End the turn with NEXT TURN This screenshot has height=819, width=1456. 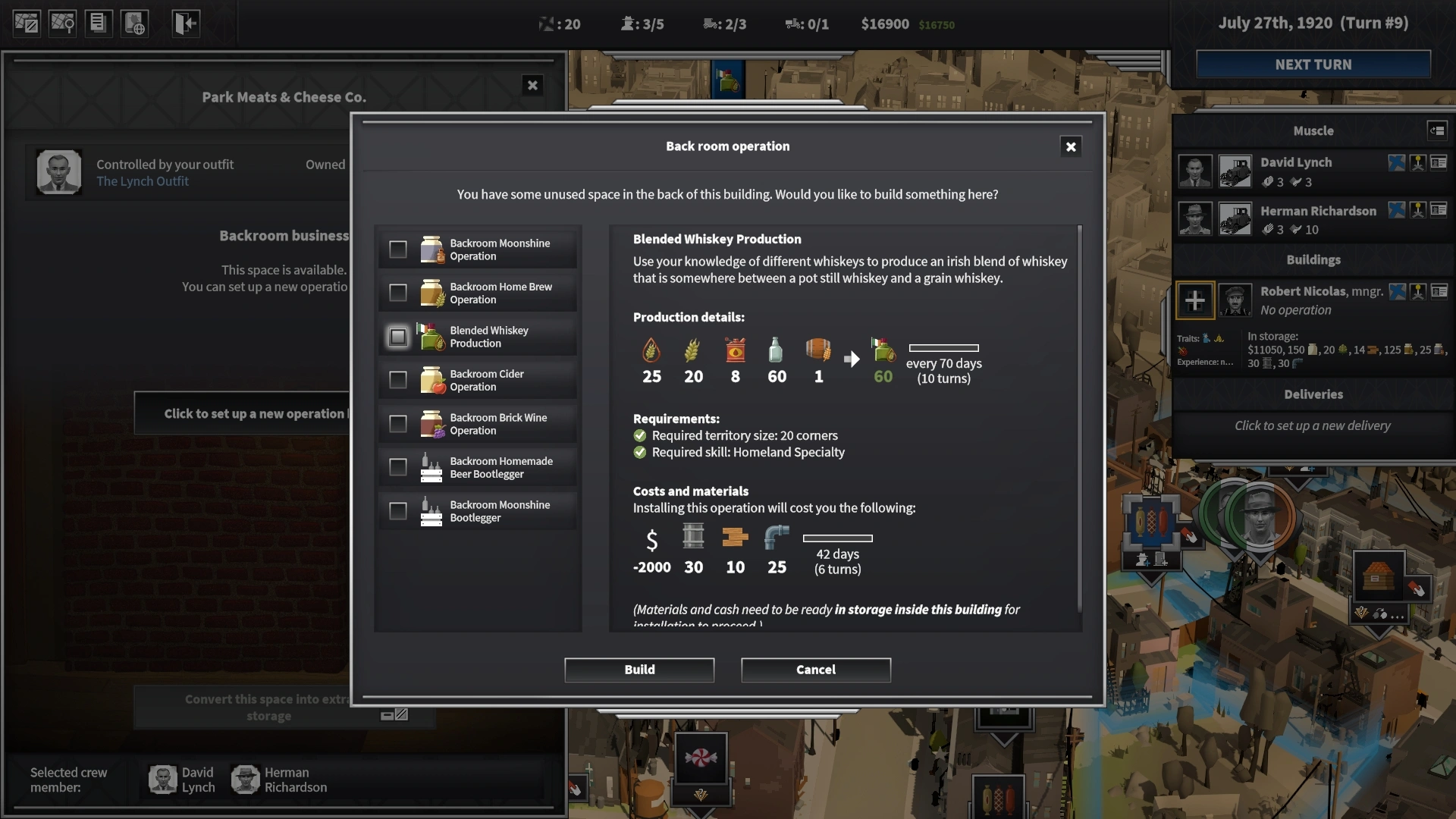click(x=1313, y=64)
